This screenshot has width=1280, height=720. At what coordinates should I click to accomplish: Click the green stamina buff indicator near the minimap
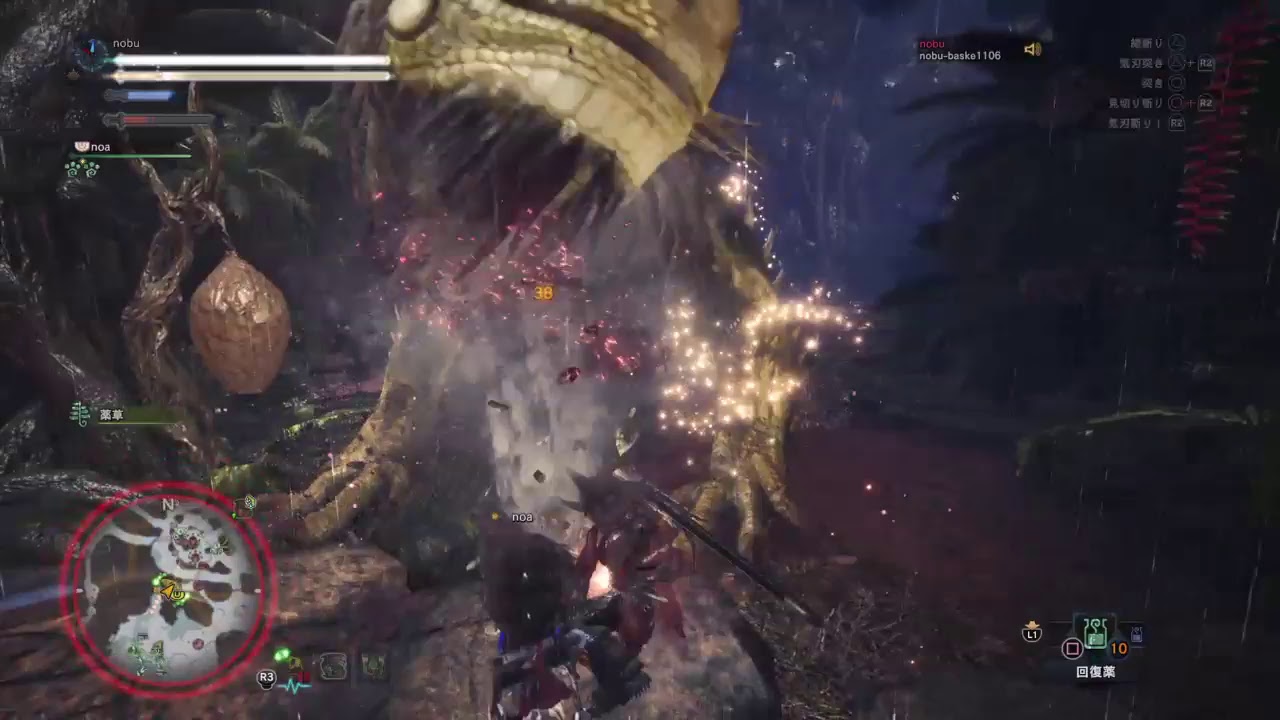click(283, 655)
